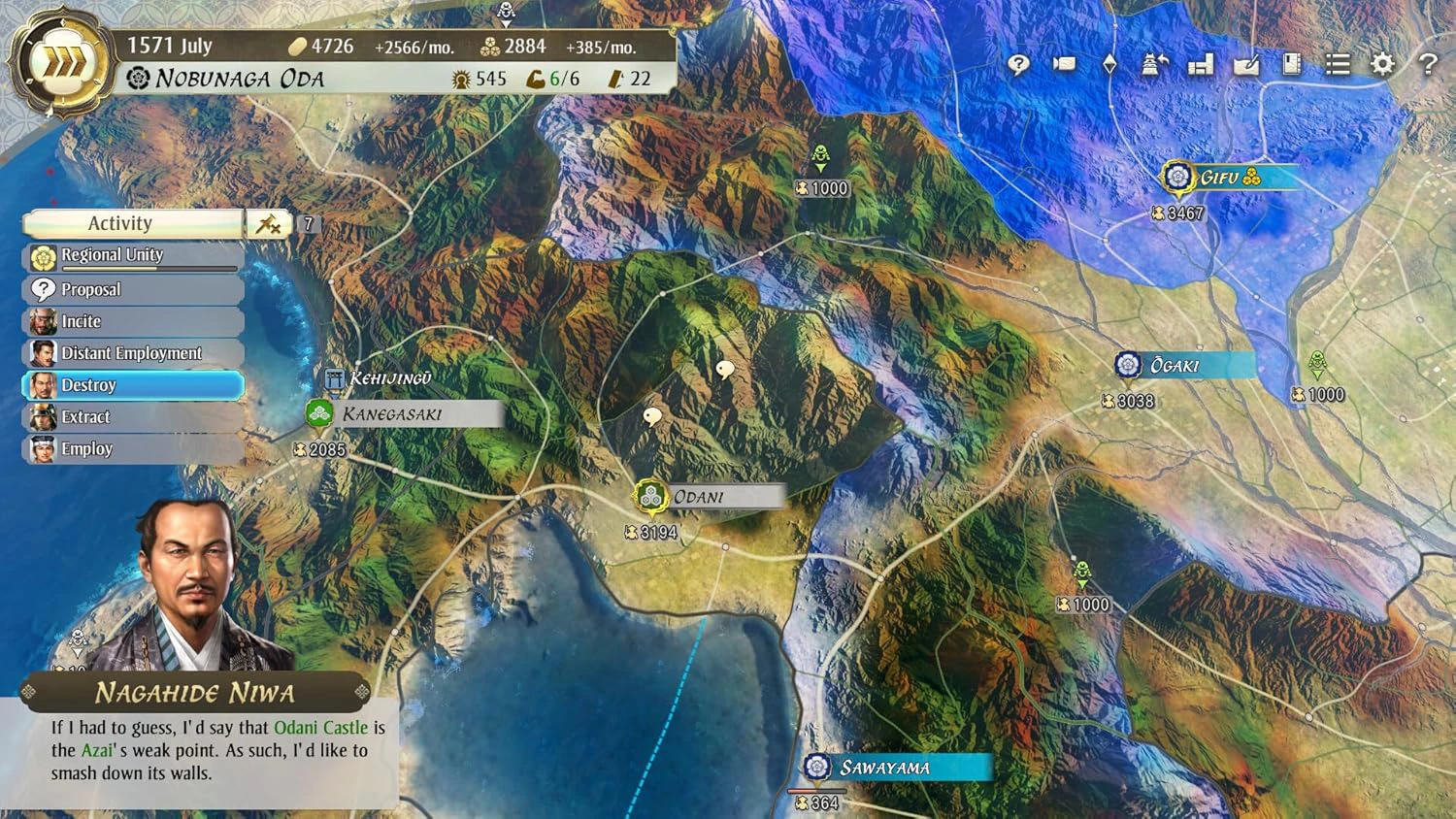Viewport: 1456px width, 819px height.
Task: Open the Distant Employment activity
Action: (133, 353)
